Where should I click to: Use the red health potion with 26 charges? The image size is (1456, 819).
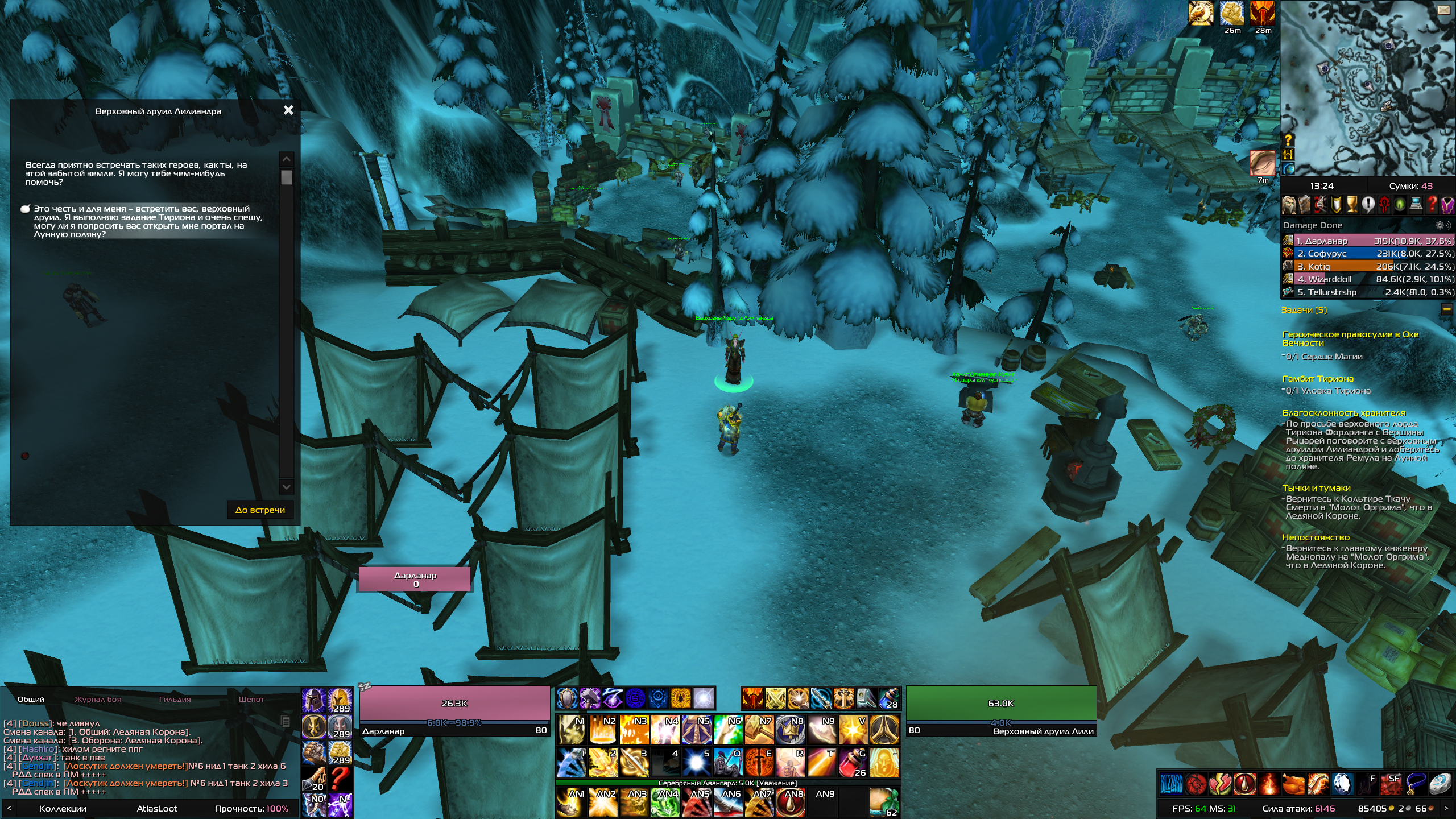(x=853, y=763)
